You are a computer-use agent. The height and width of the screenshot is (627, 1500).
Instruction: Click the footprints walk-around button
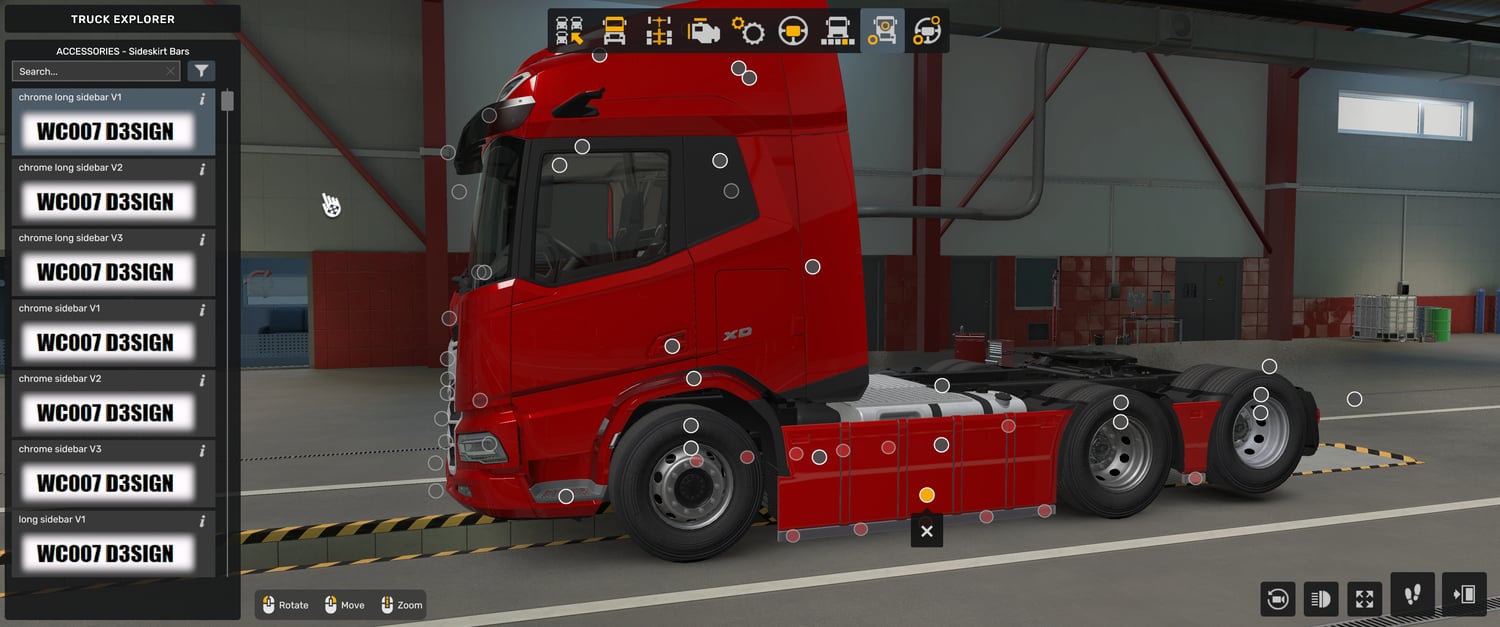pos(1412,595)
